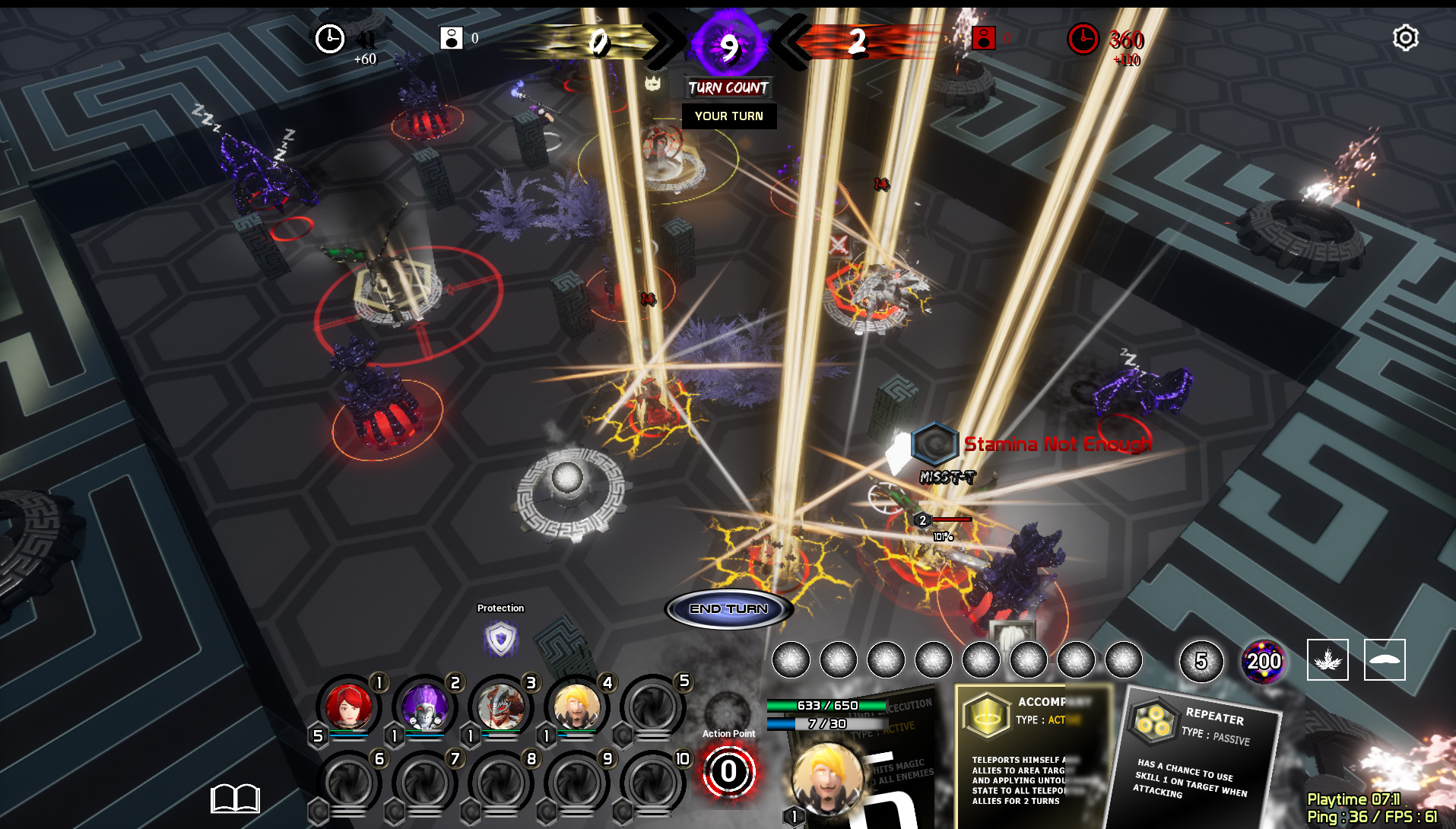1456x829 pixels.
Task: Select the blonde character portrait in slot 4
Action: [576, 707]
